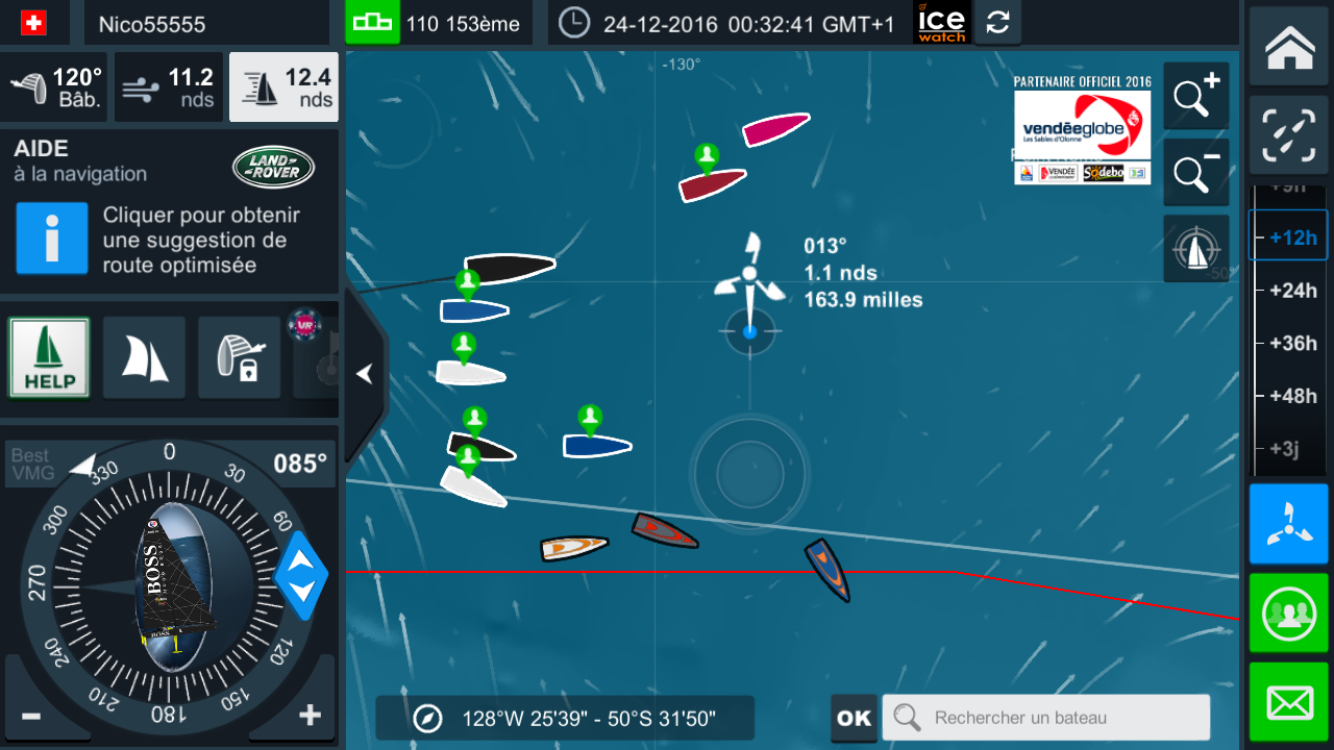Click the boat search field
The height and width of the screenshot is (750, 1334).
(1045, 717)
